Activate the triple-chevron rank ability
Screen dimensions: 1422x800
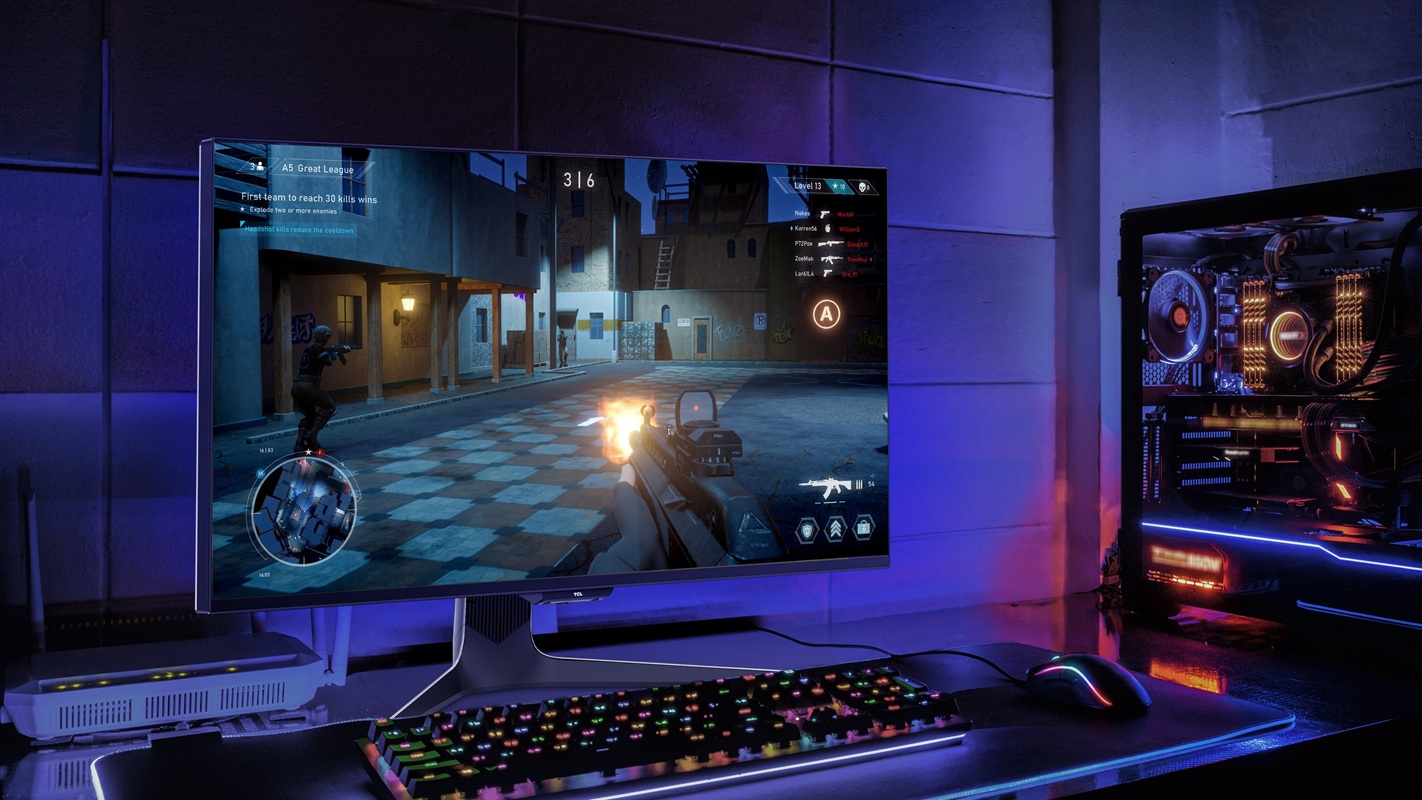tap(835, 528)
